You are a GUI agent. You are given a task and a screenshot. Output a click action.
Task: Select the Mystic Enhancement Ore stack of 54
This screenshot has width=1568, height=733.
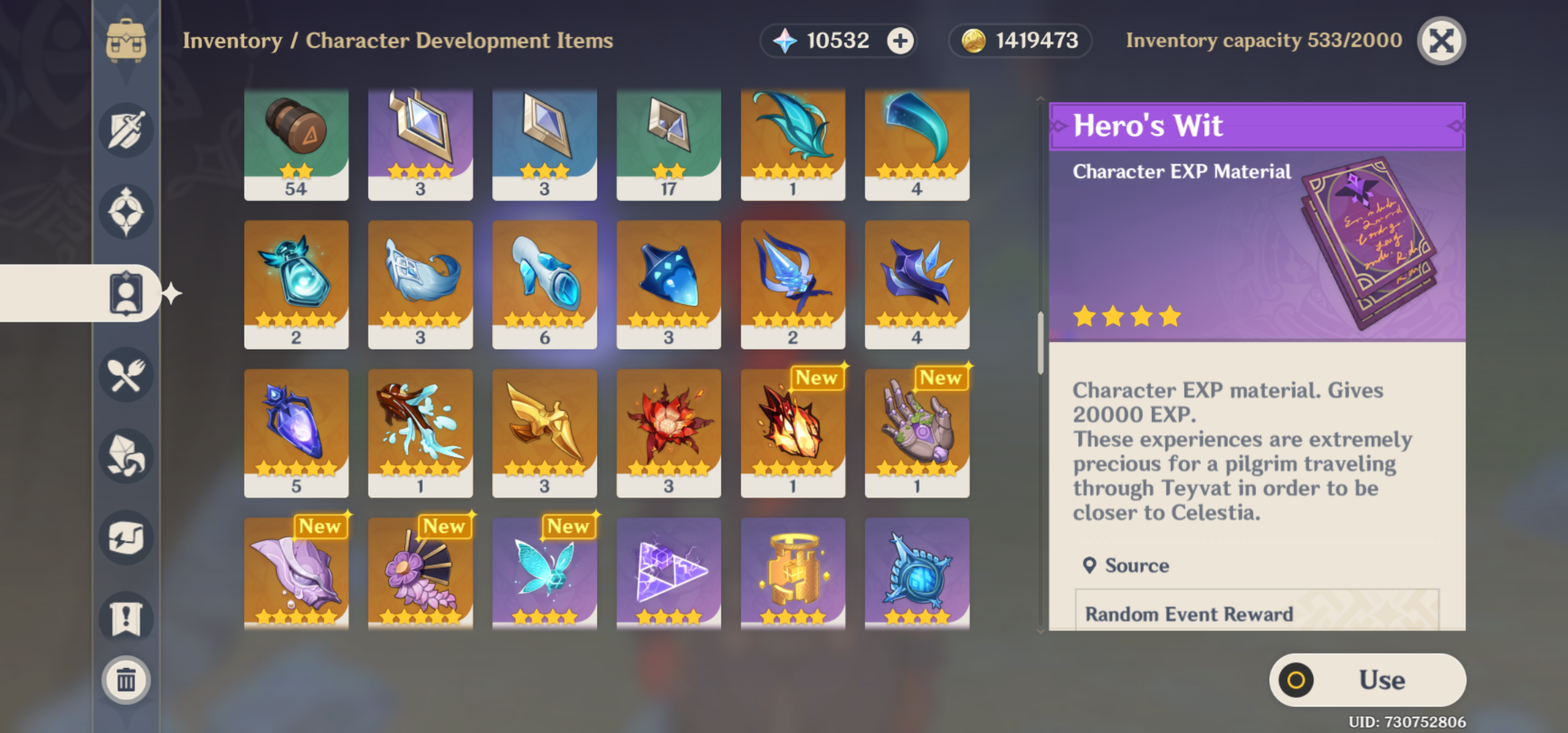pos(296,144)
